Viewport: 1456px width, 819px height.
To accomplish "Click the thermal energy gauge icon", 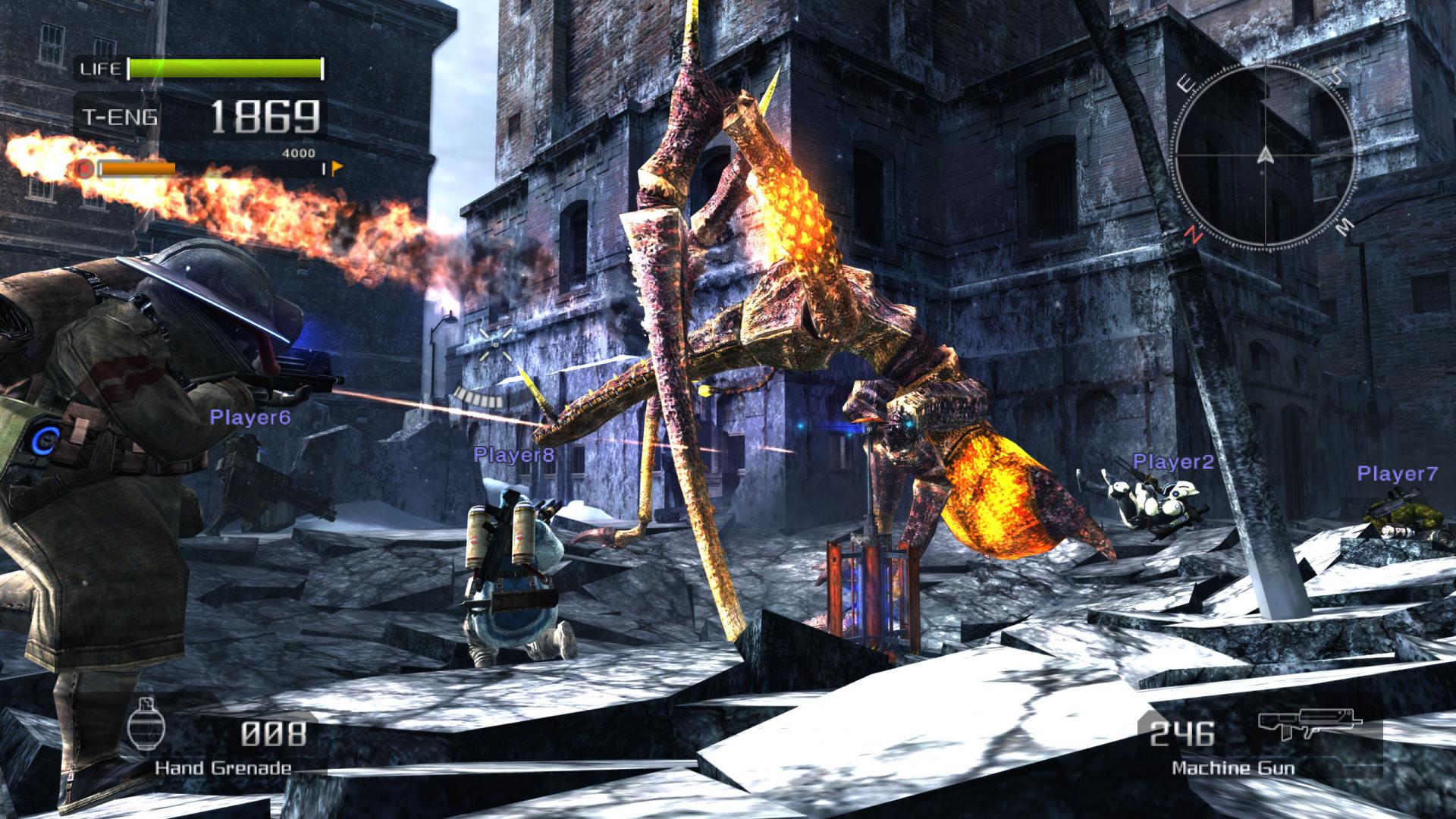I will tap(83, 168).
